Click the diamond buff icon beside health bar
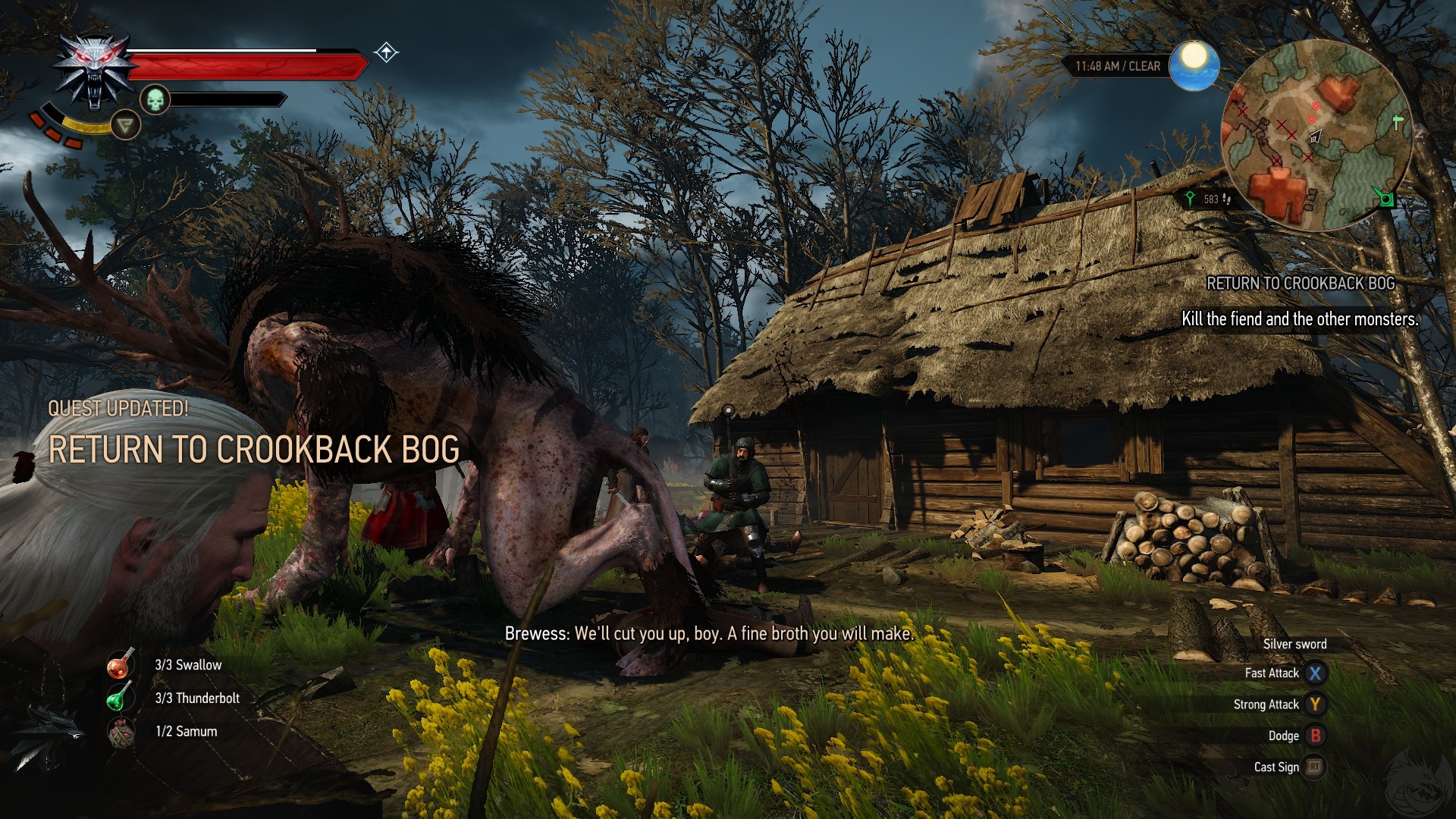Screen dimensions: 1456x819 point(386,52)
